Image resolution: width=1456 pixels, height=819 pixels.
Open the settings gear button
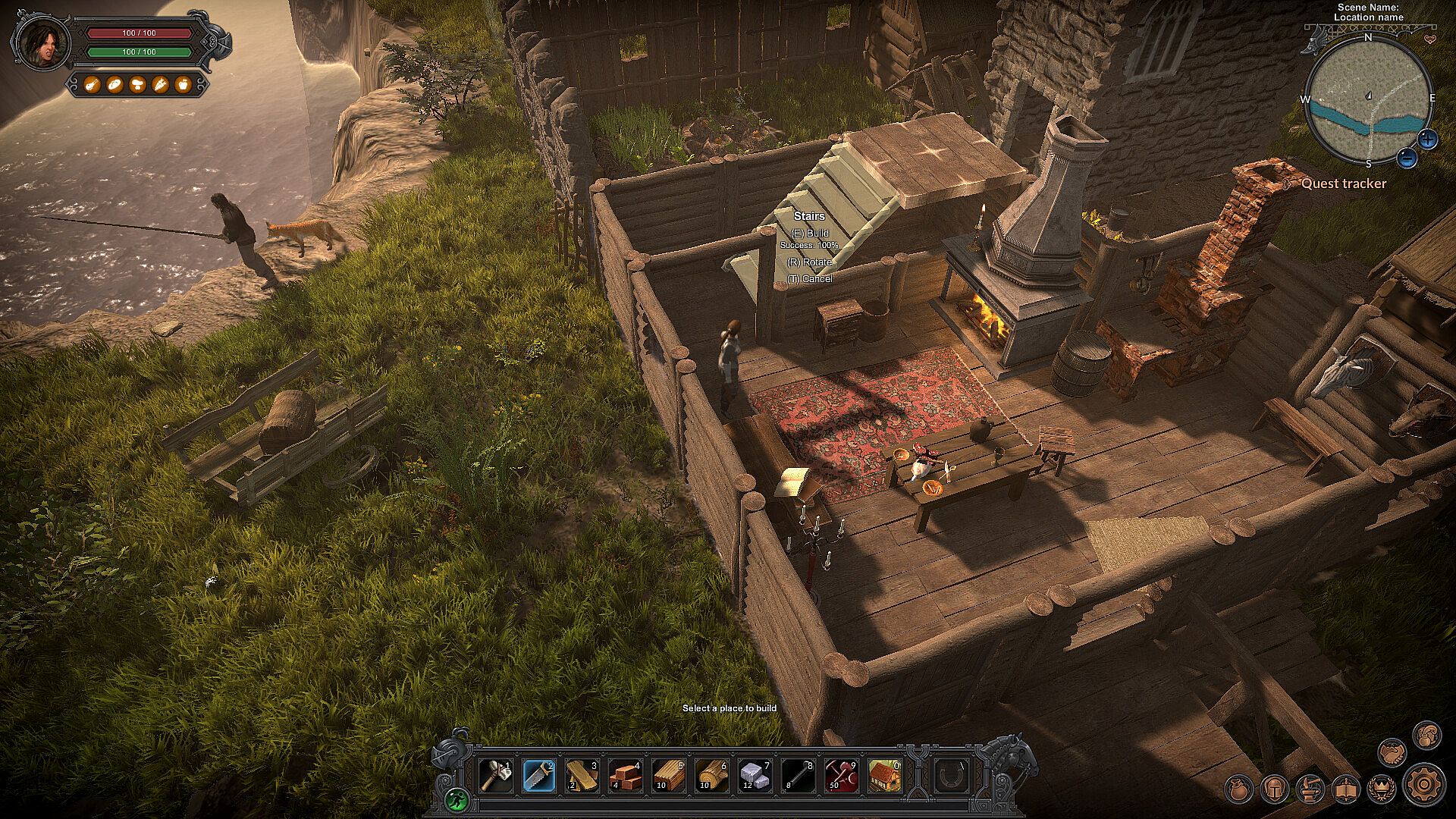1424,783
